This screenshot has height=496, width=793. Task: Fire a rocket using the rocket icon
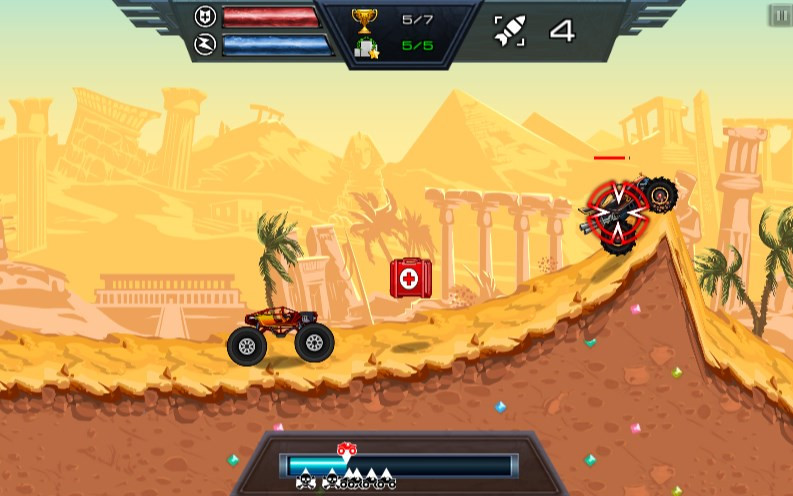[x=510, y=31]
